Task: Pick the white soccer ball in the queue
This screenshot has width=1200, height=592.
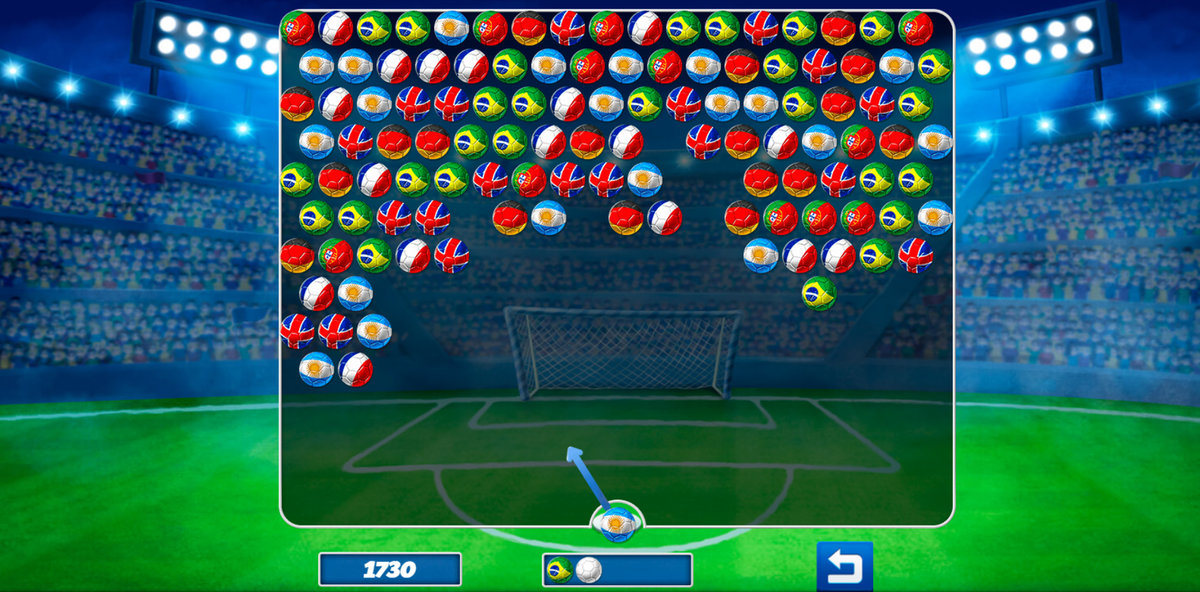Action: (589, 570)
